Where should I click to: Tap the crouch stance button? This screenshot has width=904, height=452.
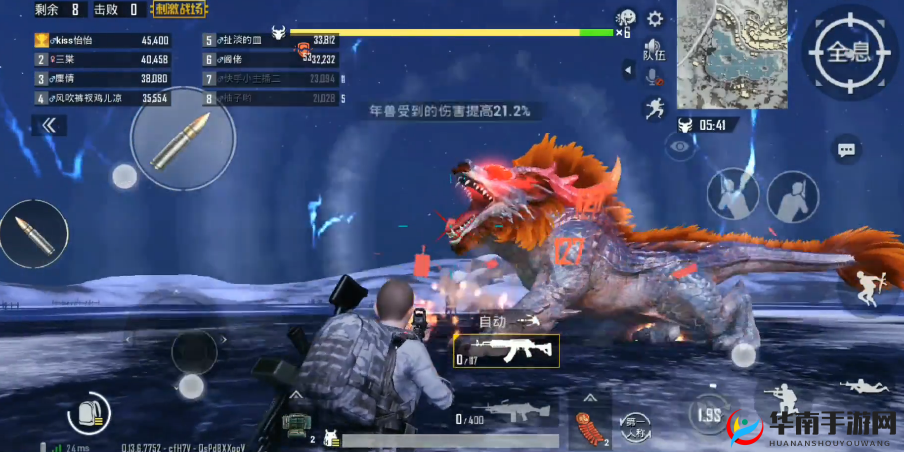click(783, 395)
